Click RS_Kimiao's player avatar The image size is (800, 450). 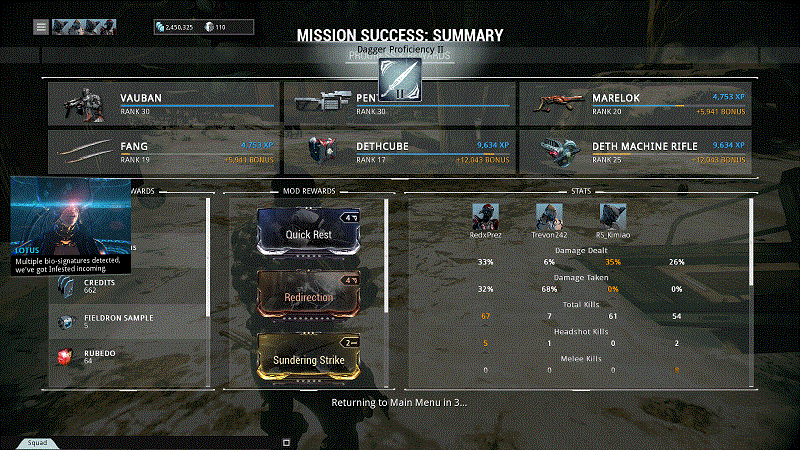click(612, 215)
